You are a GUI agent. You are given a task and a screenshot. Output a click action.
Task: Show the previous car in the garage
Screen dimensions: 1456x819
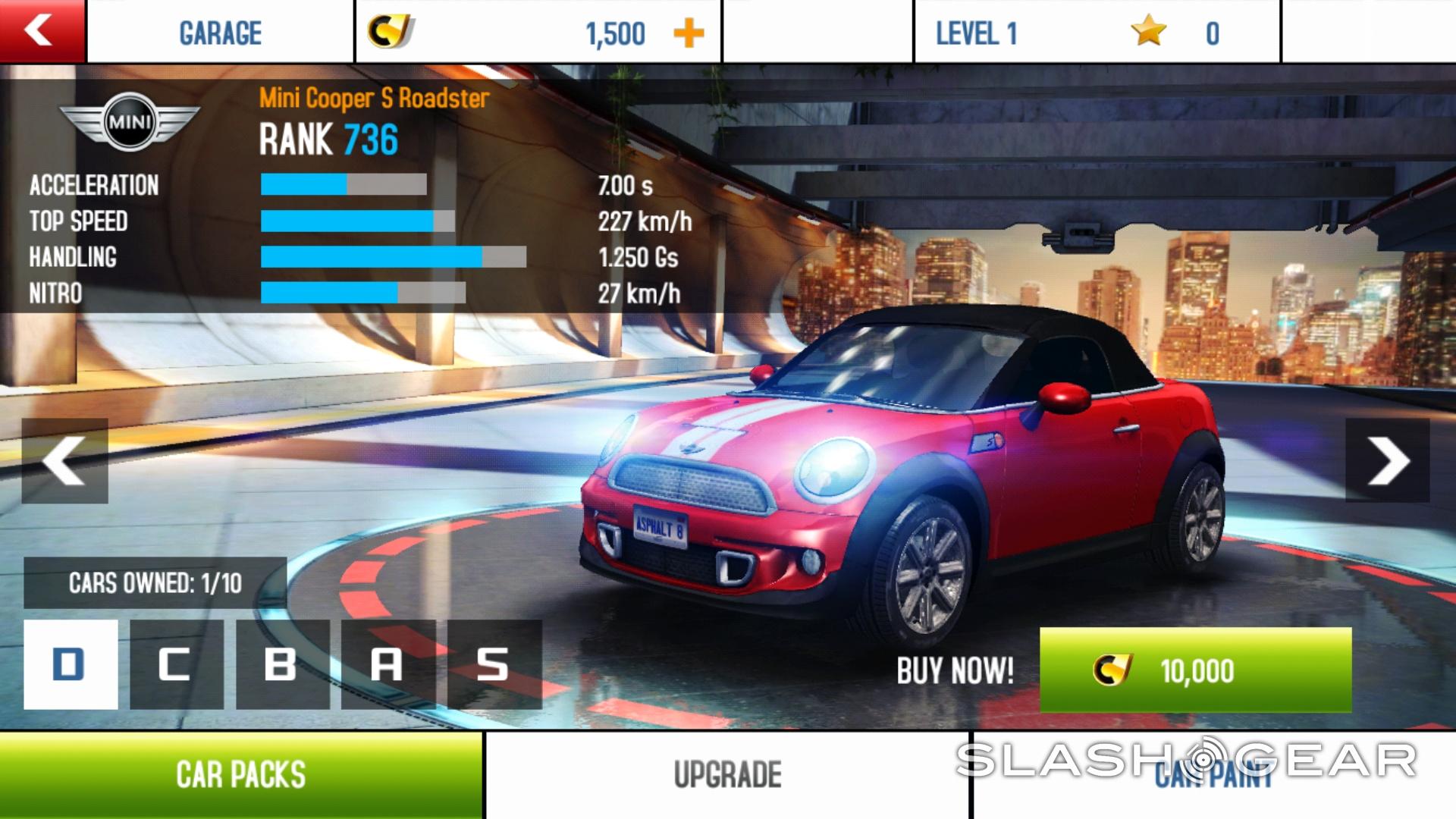[x=64, y=460]
